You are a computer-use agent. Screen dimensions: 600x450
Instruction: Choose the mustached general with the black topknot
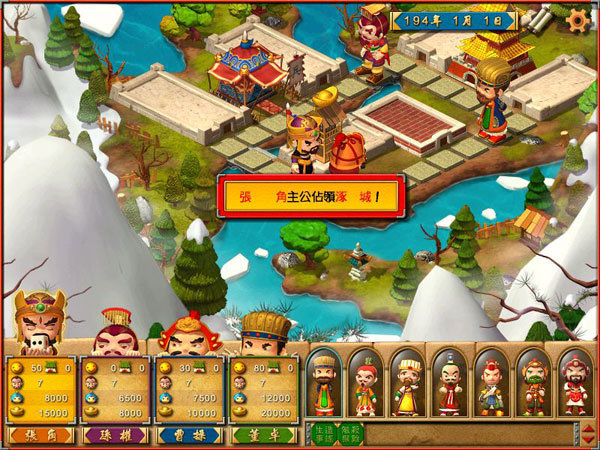(x=449, y=382)
